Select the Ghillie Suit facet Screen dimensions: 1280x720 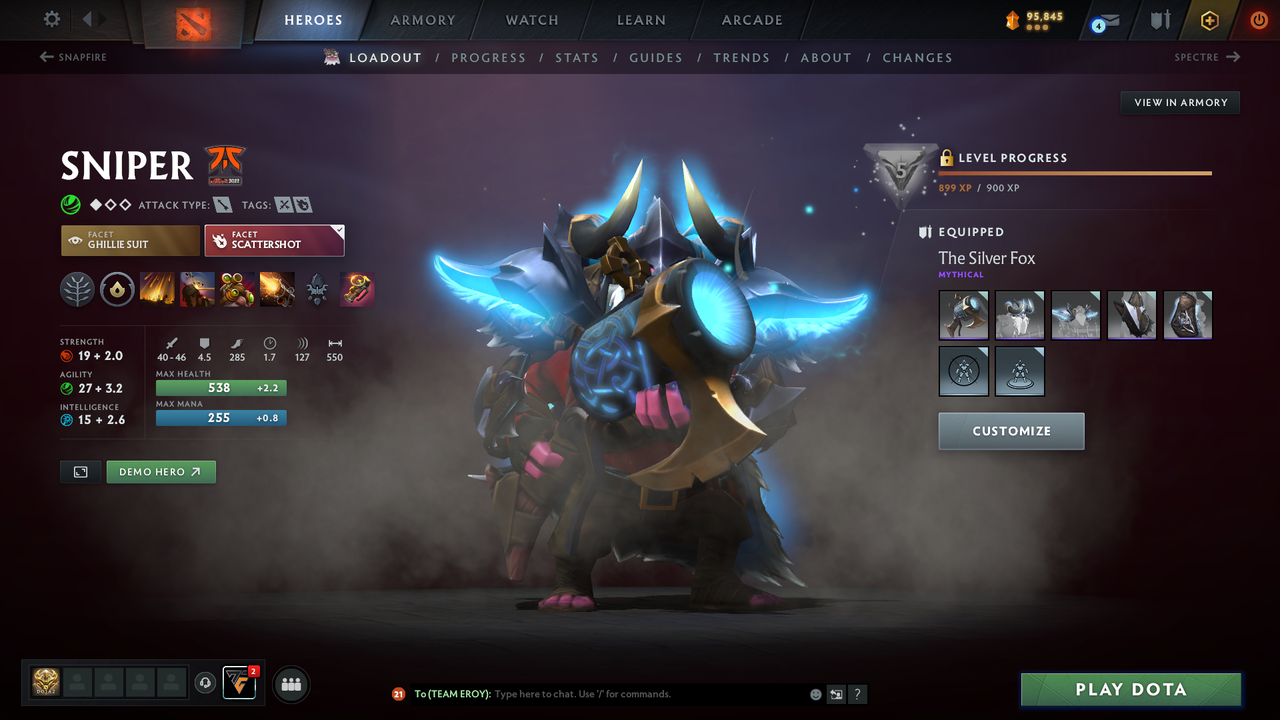click(x=130, y=240)
